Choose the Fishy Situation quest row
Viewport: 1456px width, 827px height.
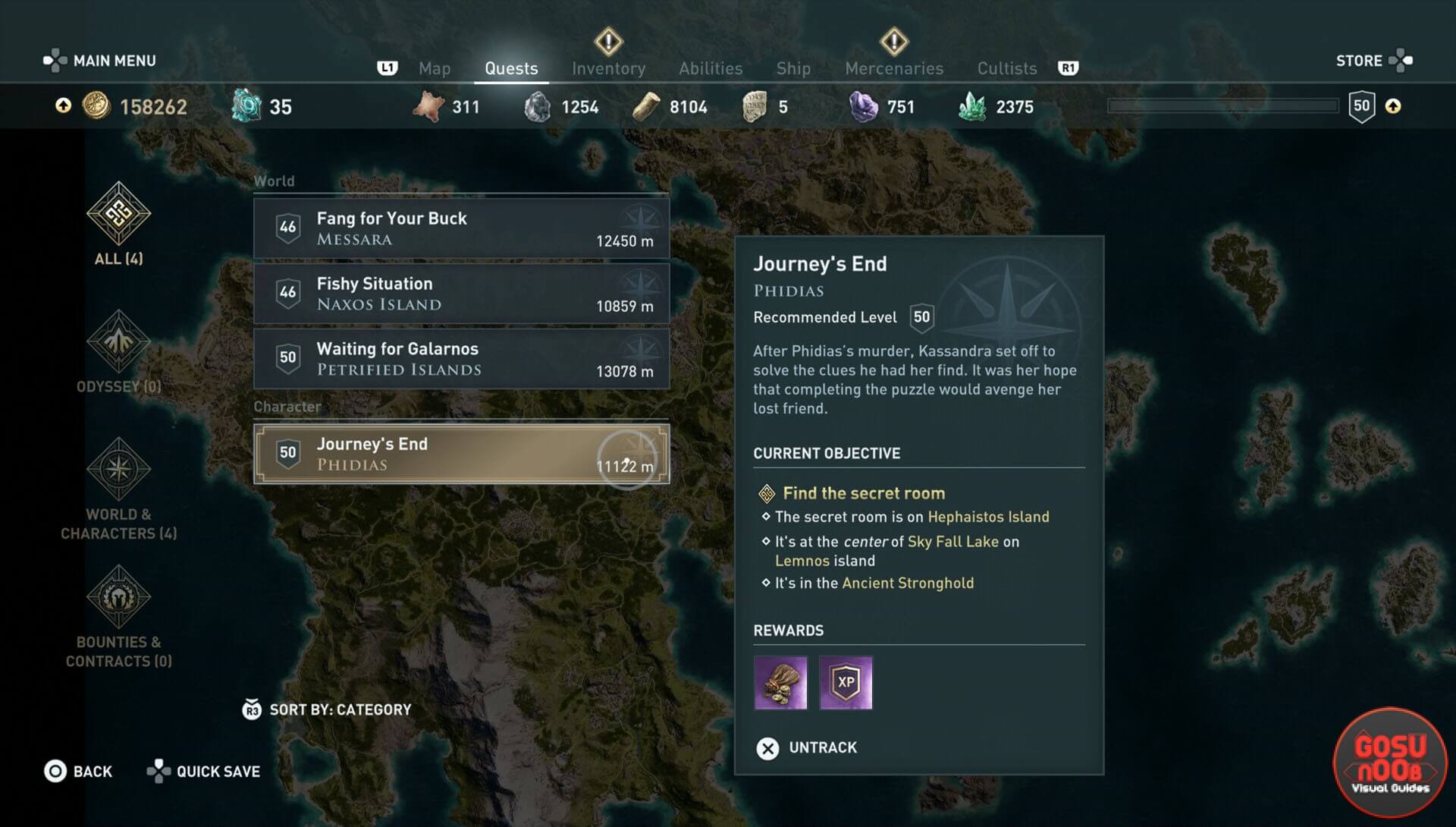click(x=461, y=294)
